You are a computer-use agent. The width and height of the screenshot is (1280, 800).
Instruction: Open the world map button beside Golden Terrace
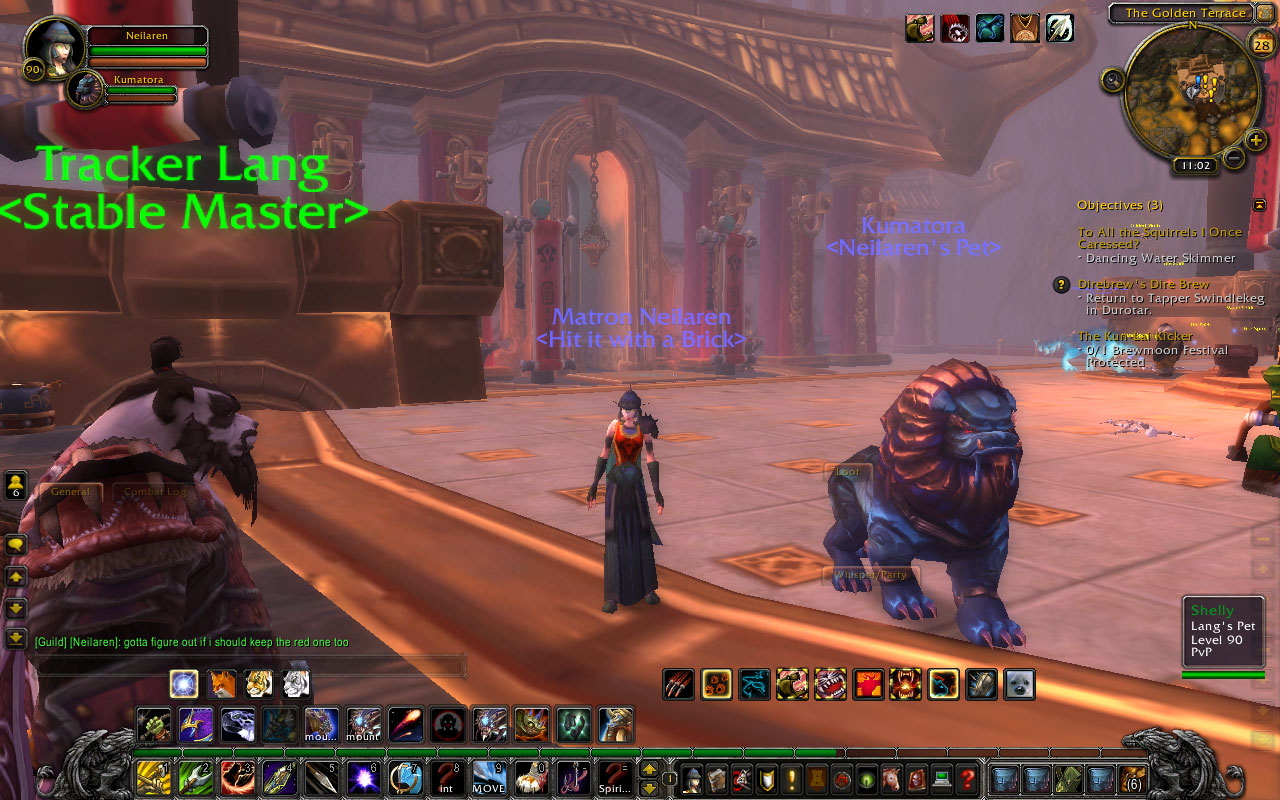(x=1264, y=13)
